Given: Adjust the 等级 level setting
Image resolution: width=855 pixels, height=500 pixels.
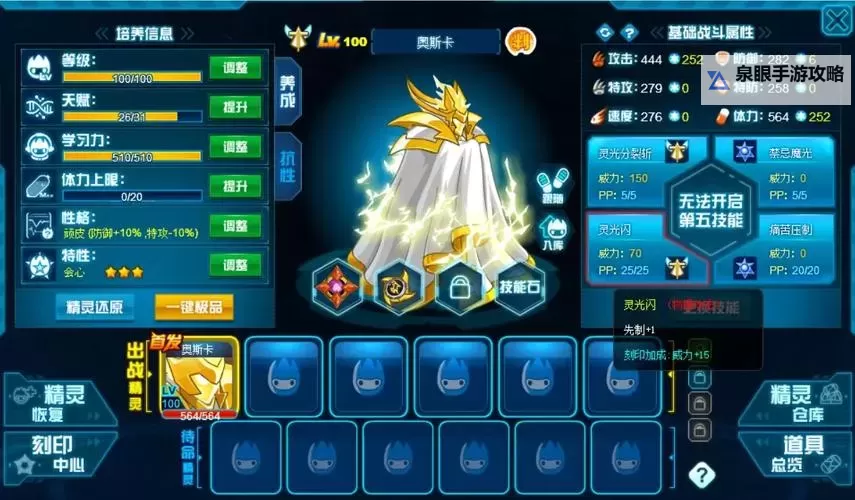Looking at the screenshot, I should point(235,68).
